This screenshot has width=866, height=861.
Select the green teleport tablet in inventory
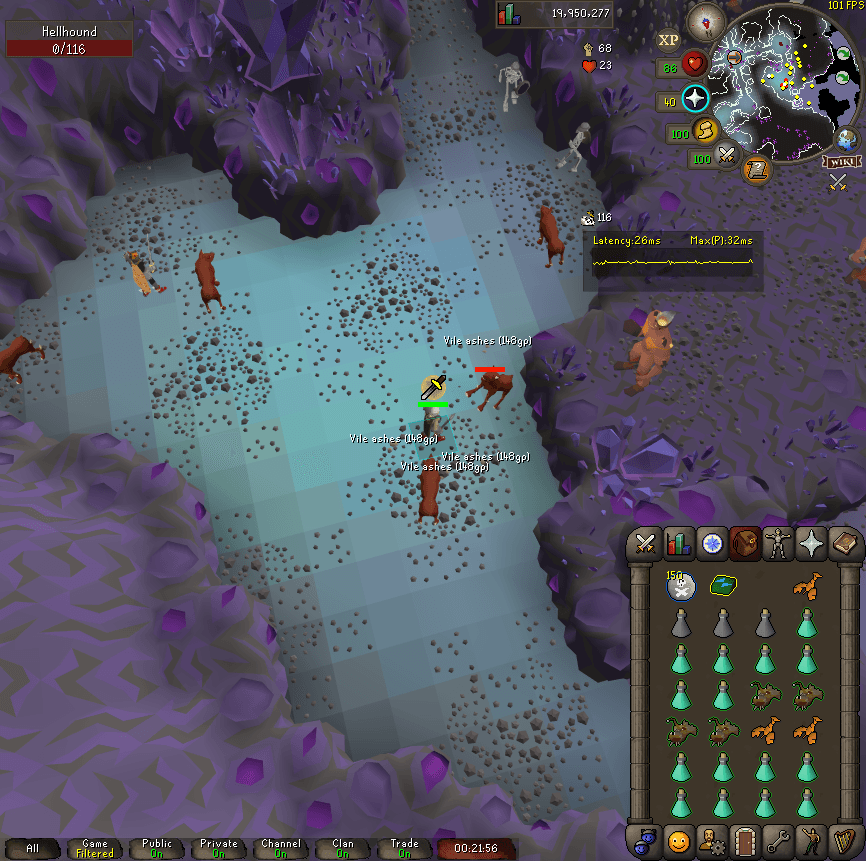(x=722, y=586)
